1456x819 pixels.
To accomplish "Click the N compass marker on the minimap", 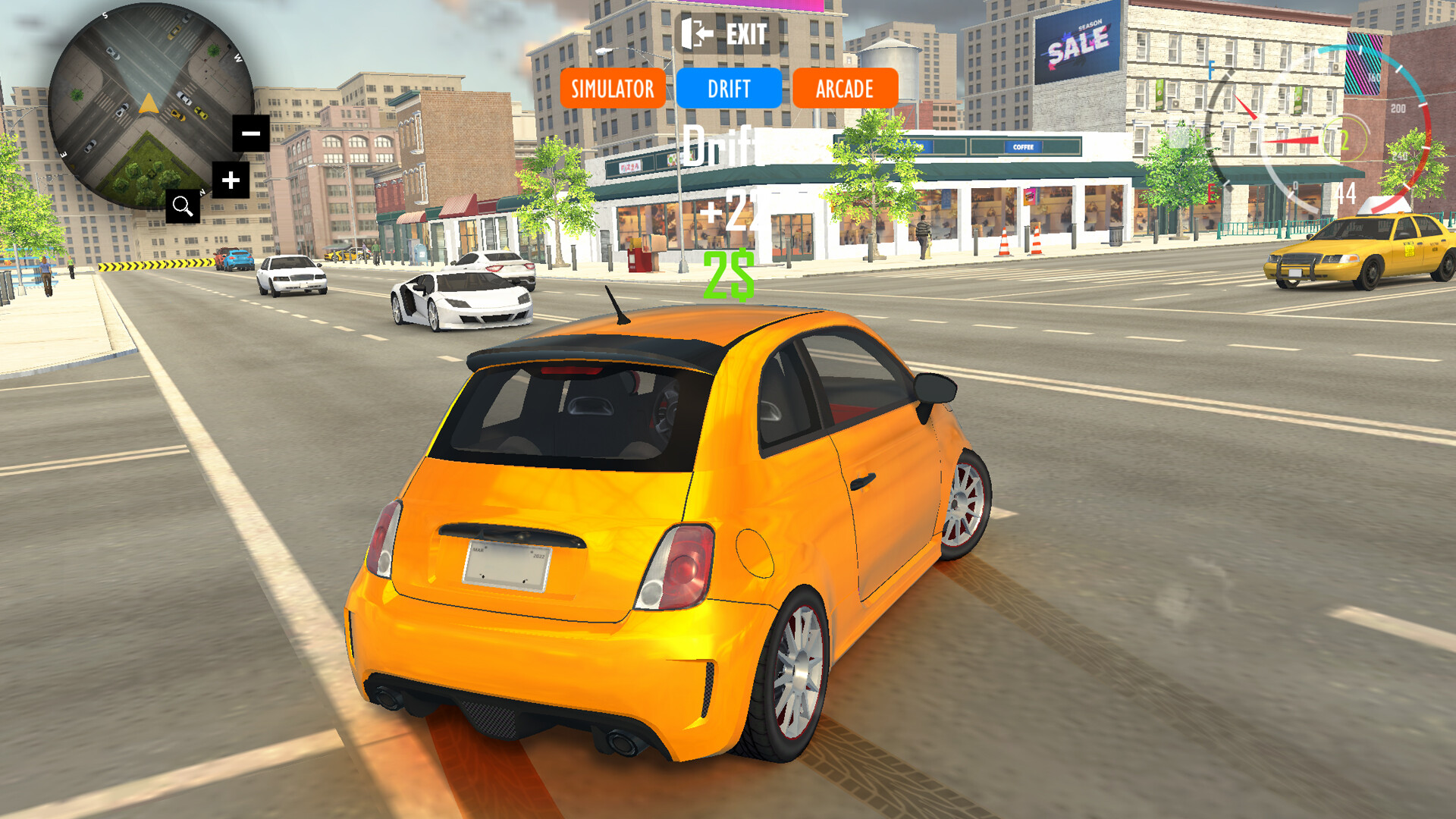I will [202, 191].
